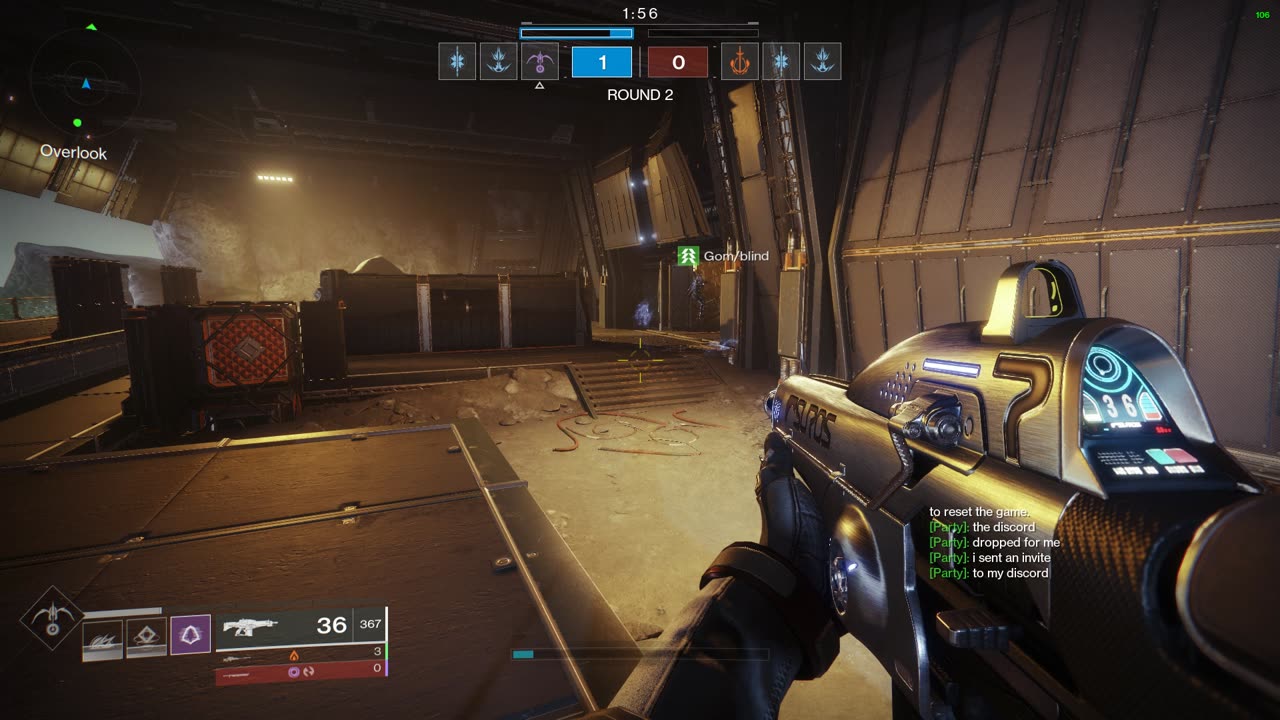
Task: Open the Party chat log
Action: point(994,543)
